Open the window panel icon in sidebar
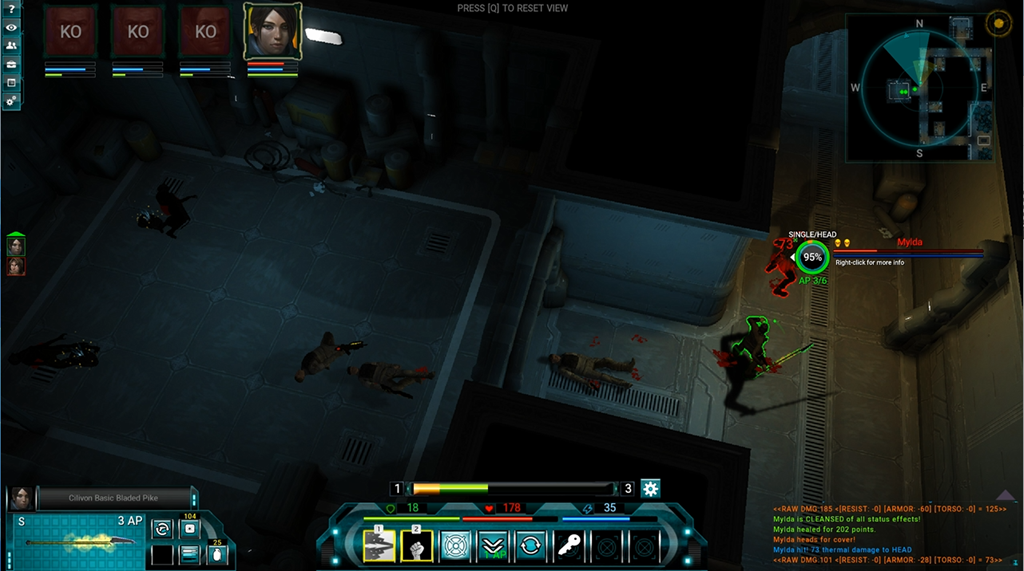 click(x=11, y=82)
